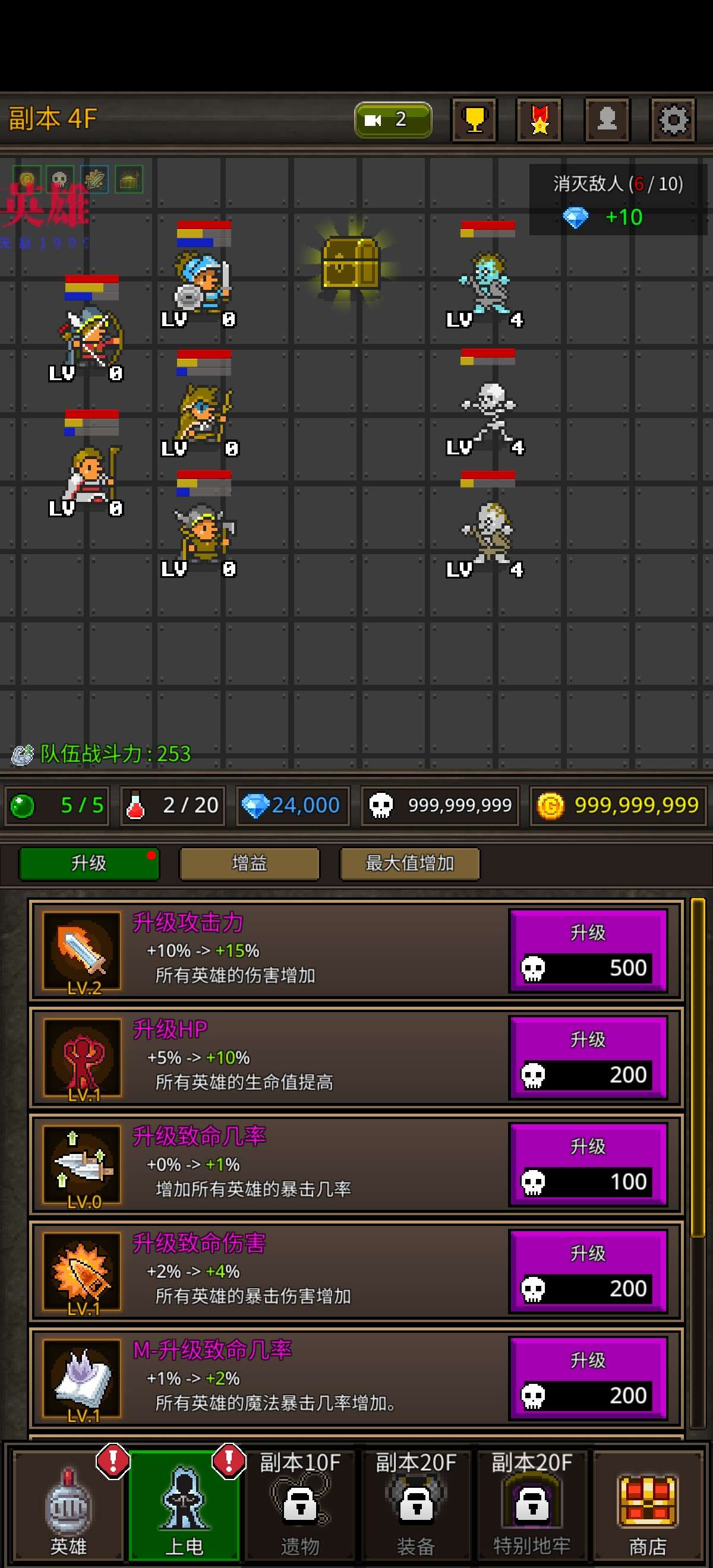Screen dimensions: 713x1568
Task: Switch to the 增益 tab
Action: [249, 863]
